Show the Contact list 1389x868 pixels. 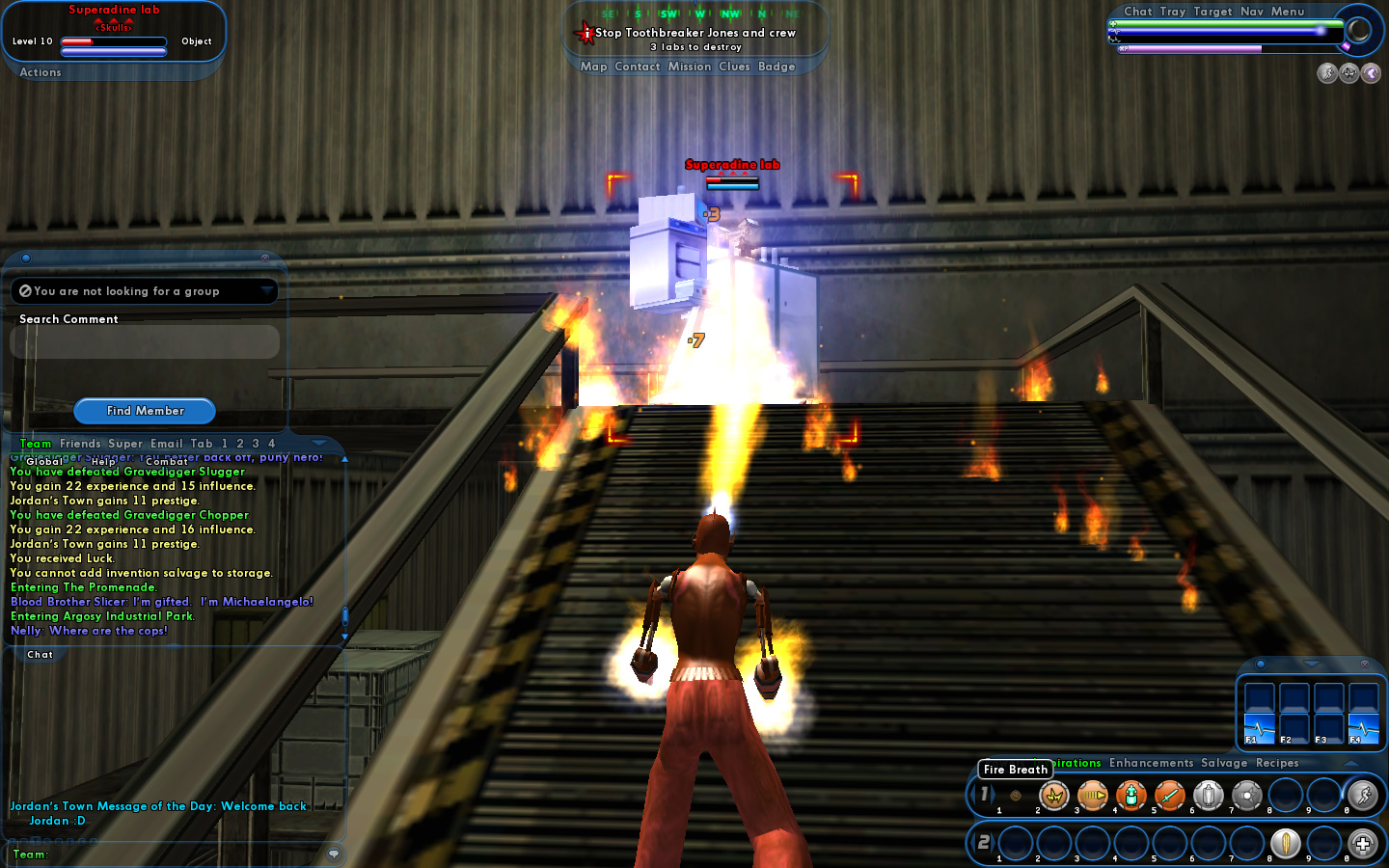638,67
